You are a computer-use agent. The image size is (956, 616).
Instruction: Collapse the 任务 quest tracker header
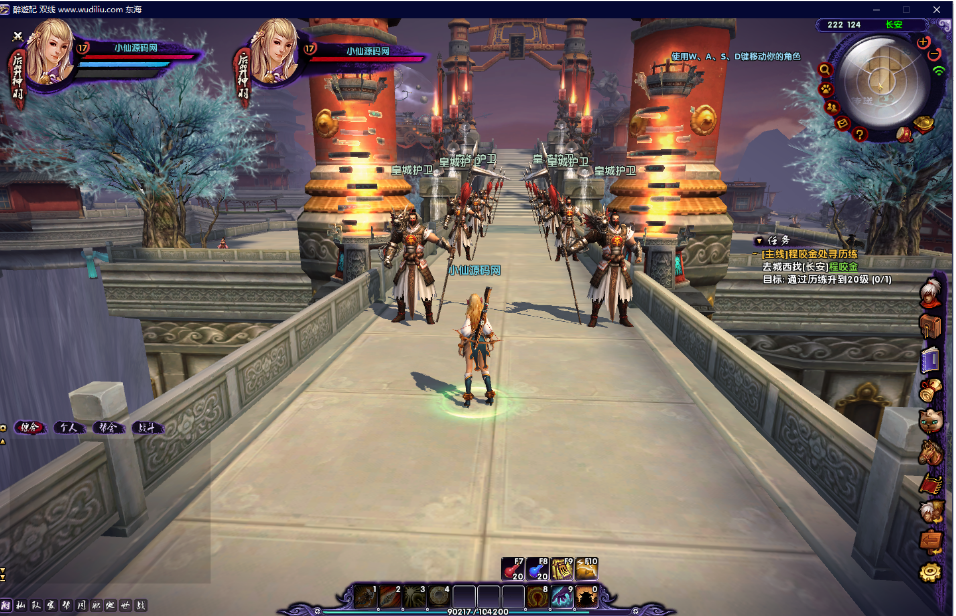(760, 241)
